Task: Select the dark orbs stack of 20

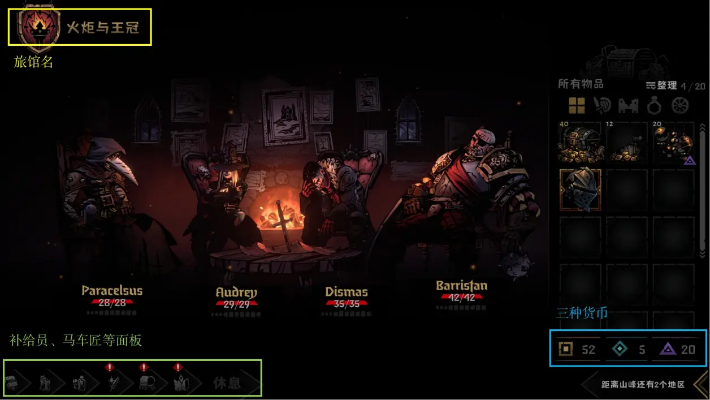Action: 674,143
